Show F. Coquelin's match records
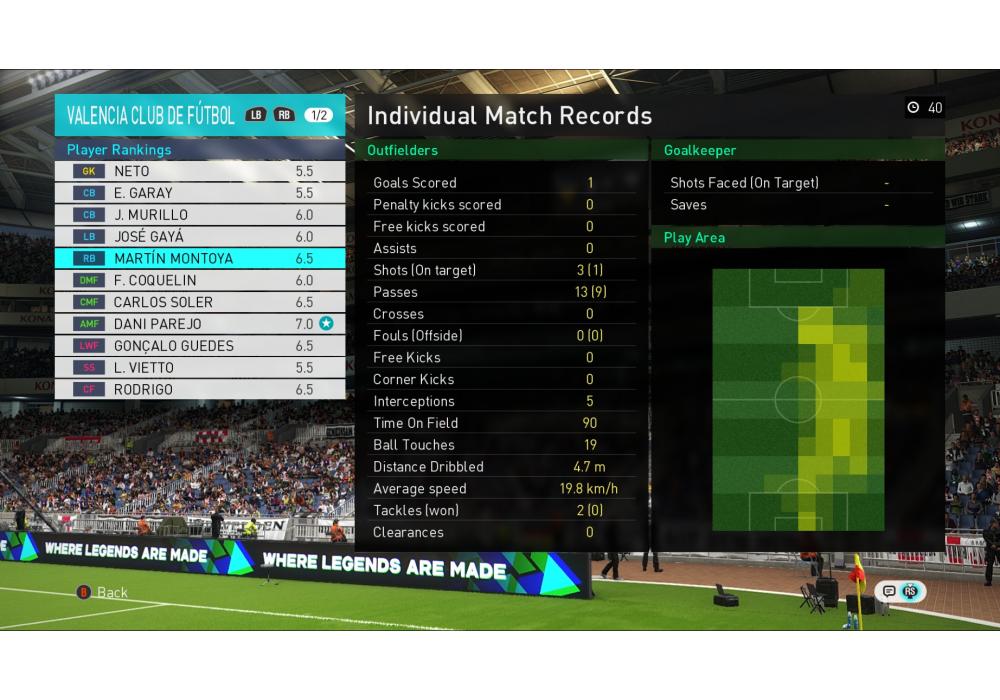 [x=200, y=281]
